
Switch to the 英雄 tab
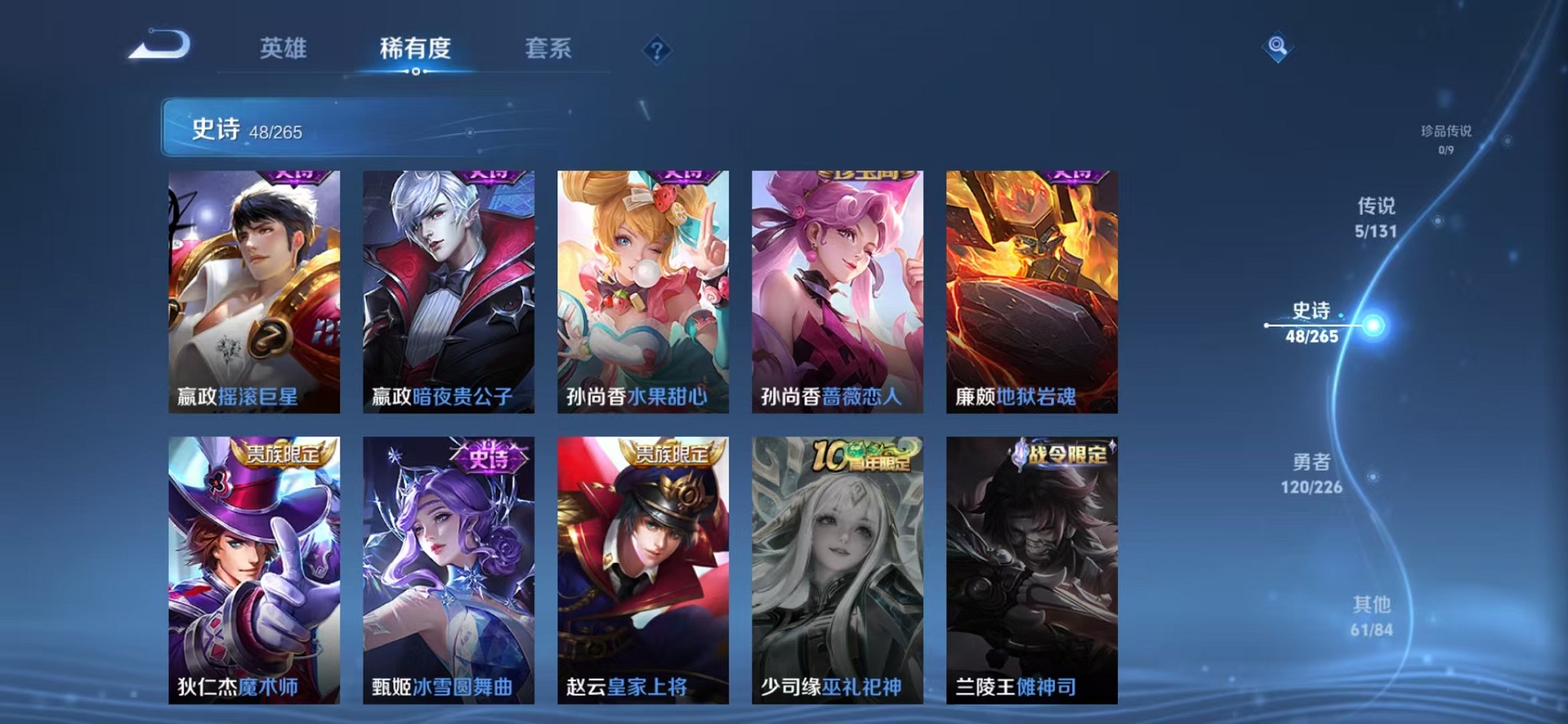click(285, 49)
